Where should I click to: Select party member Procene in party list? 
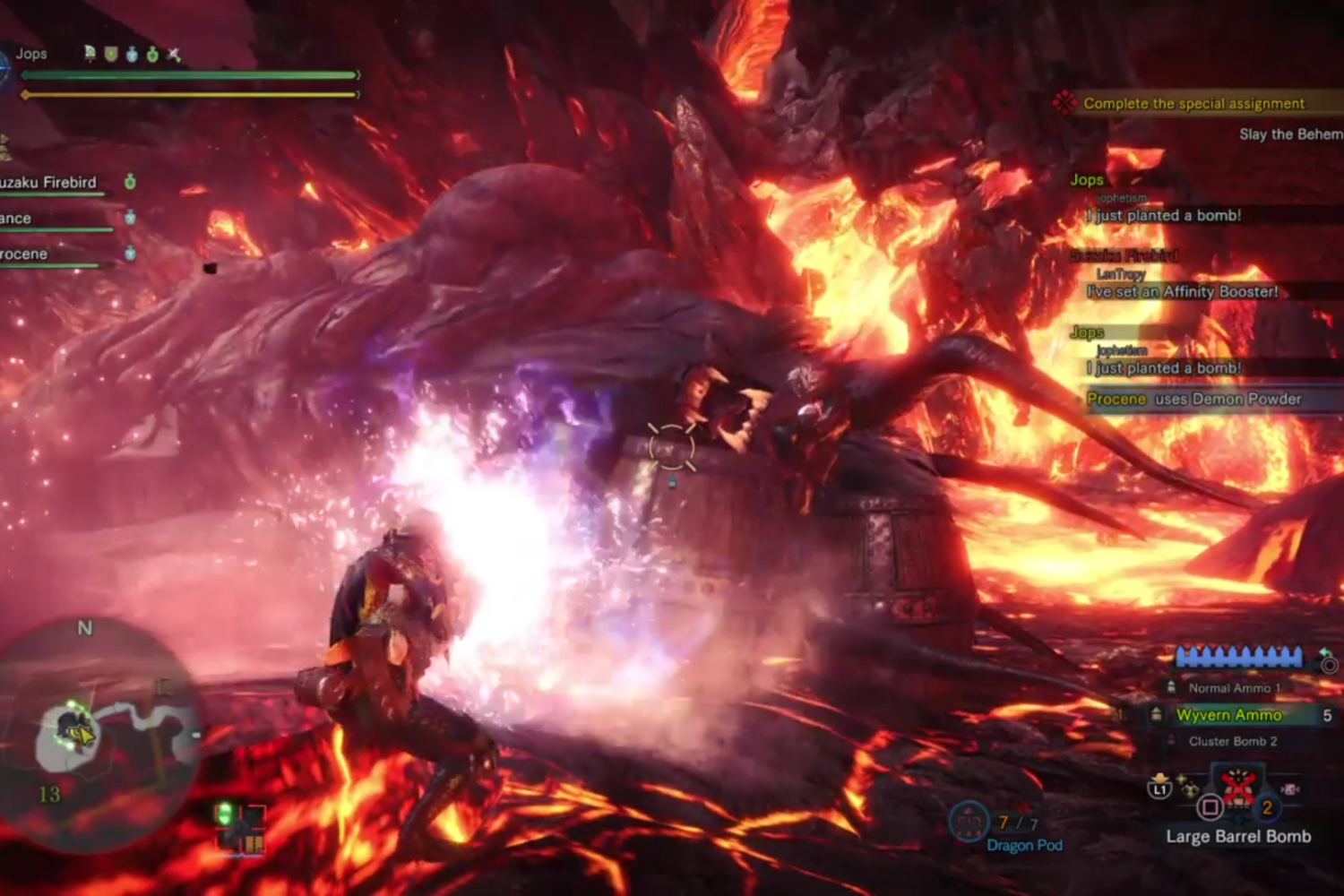point(25,254)
